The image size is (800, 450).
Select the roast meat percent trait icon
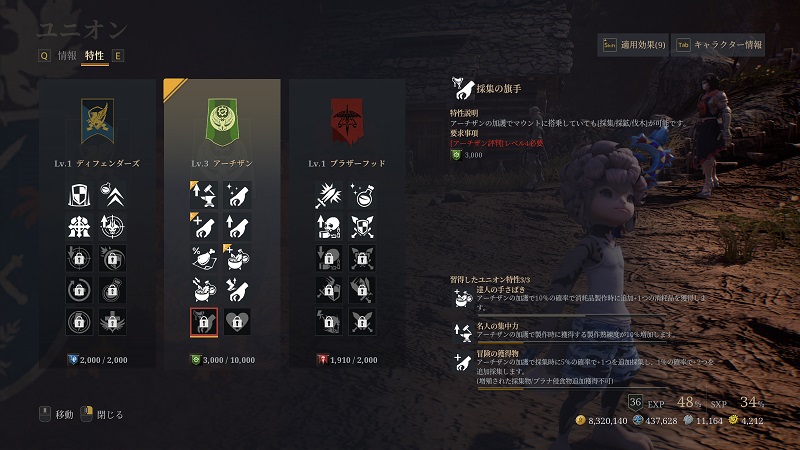click(203, 257)
